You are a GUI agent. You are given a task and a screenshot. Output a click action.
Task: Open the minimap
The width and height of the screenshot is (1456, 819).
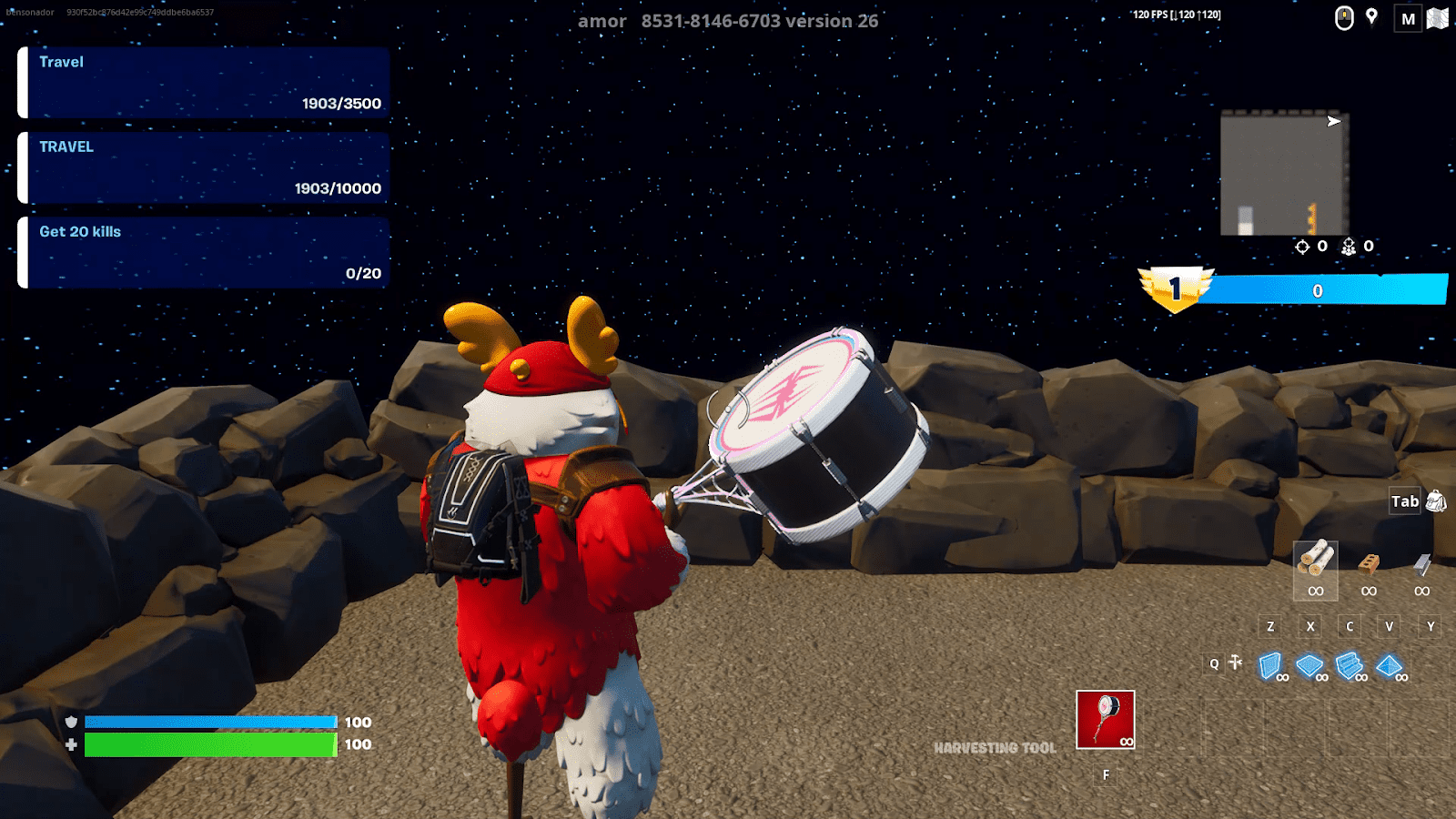[x=1284, y=174]
